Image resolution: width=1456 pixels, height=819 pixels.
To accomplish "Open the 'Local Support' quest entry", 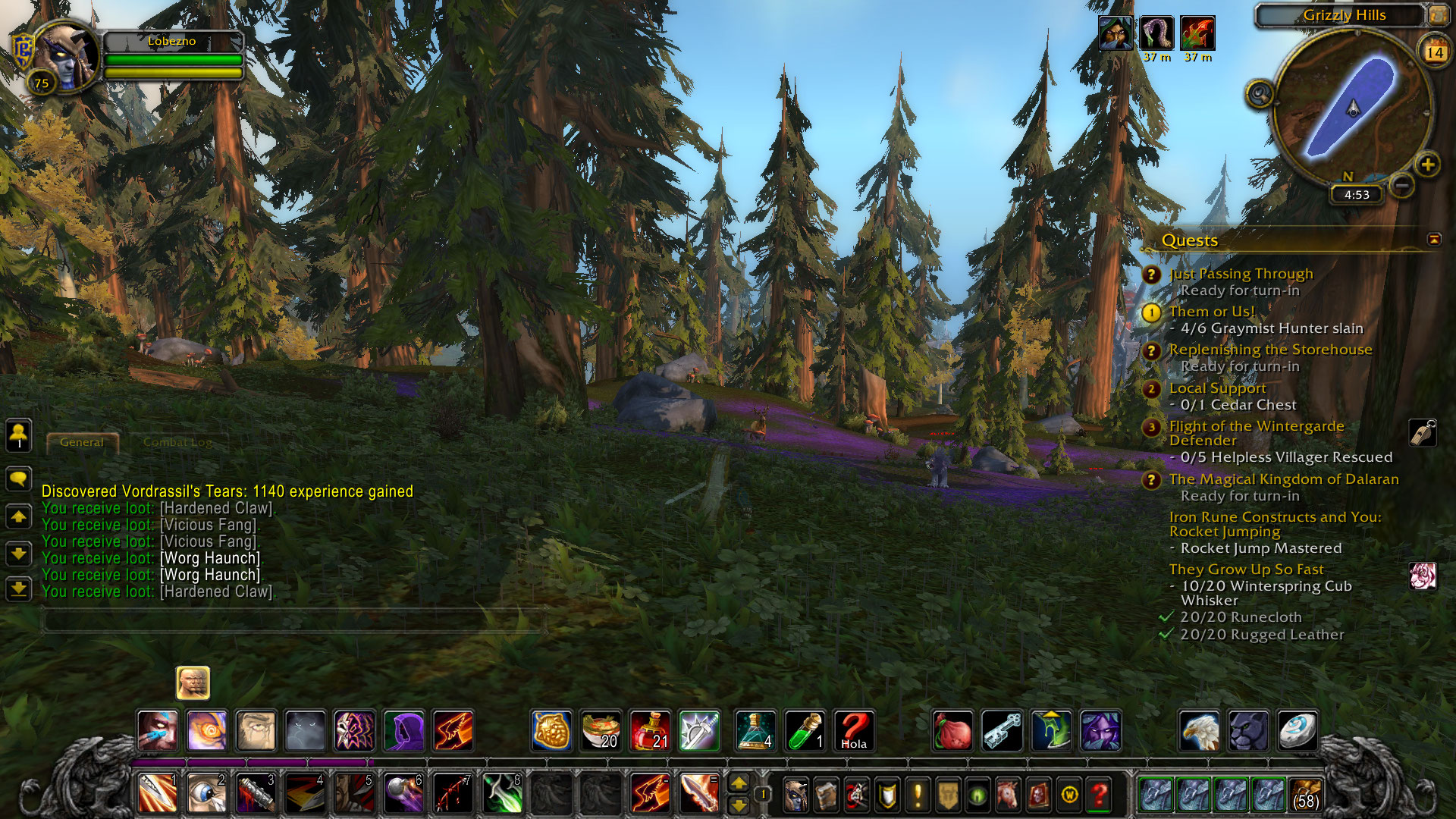I will [1217, 388].
